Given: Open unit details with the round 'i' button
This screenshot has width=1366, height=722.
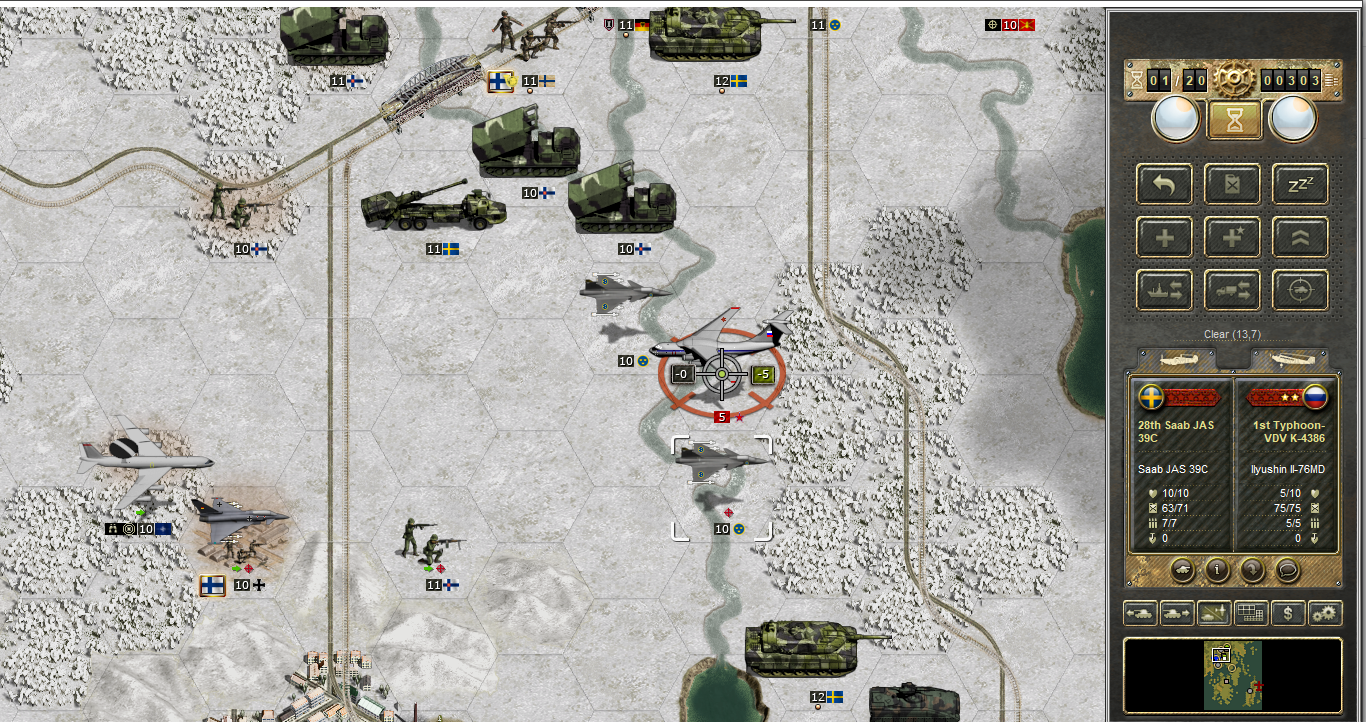Looking at the screenshot, I should 1218,570.
